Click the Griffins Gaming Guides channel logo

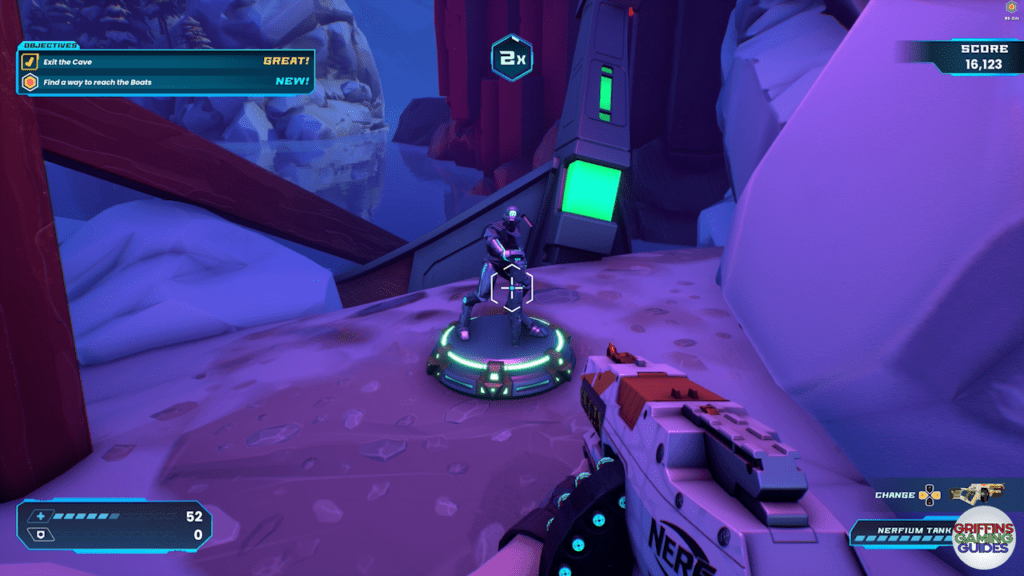click(x=985, y=539)
